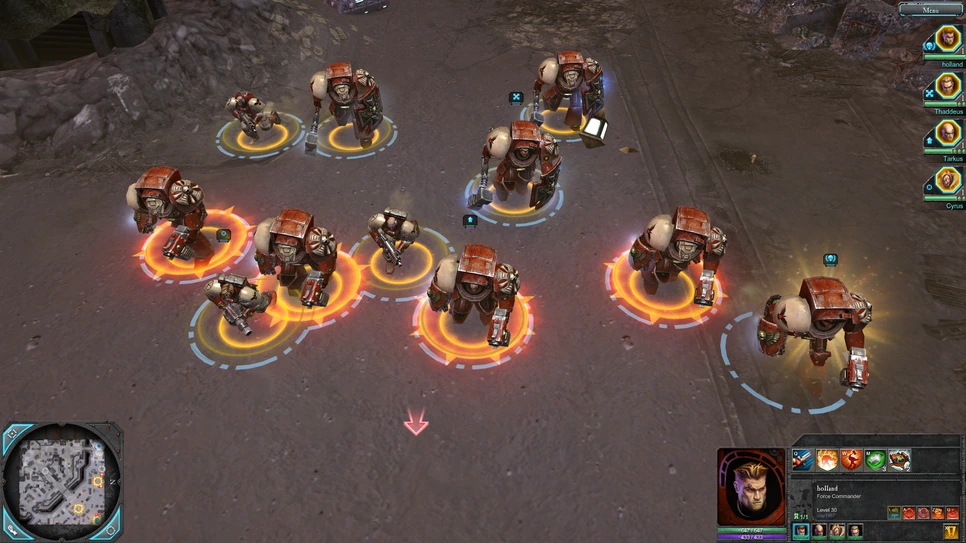Use the brown armor accessory ability icon
This screenshot has height=543, width=966.
point(900,460)
